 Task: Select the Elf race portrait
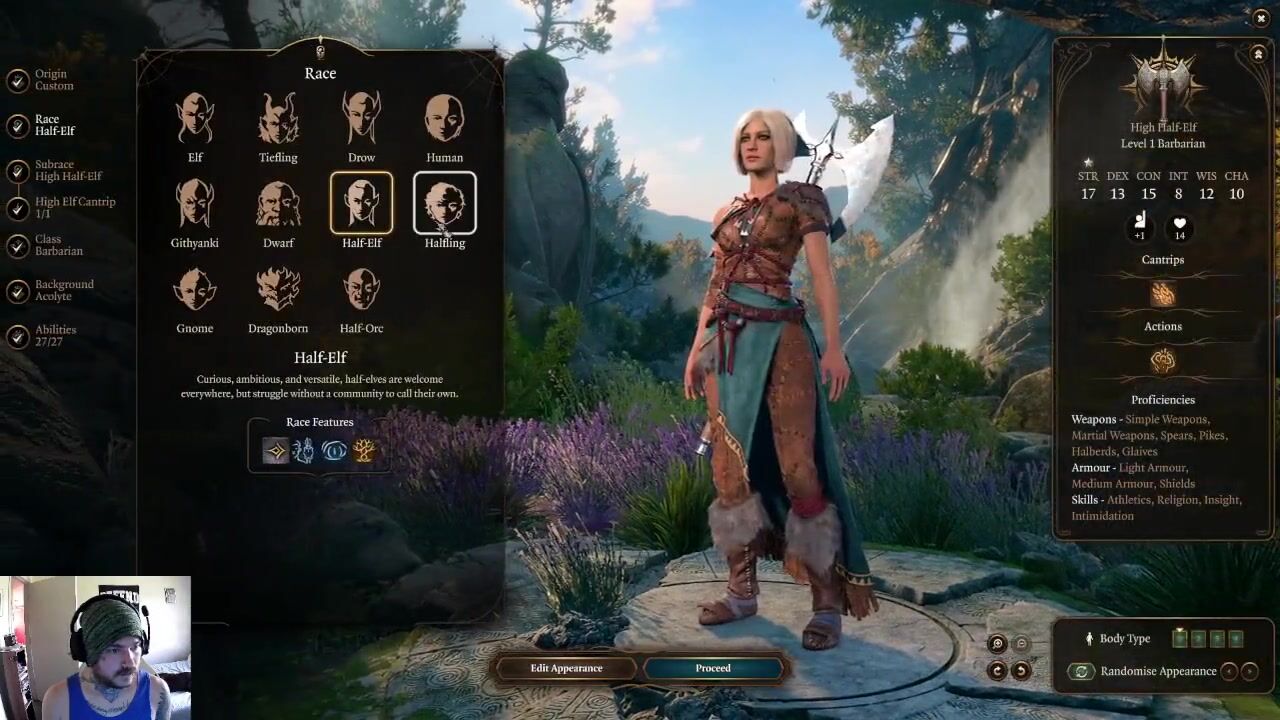point(195,120)
